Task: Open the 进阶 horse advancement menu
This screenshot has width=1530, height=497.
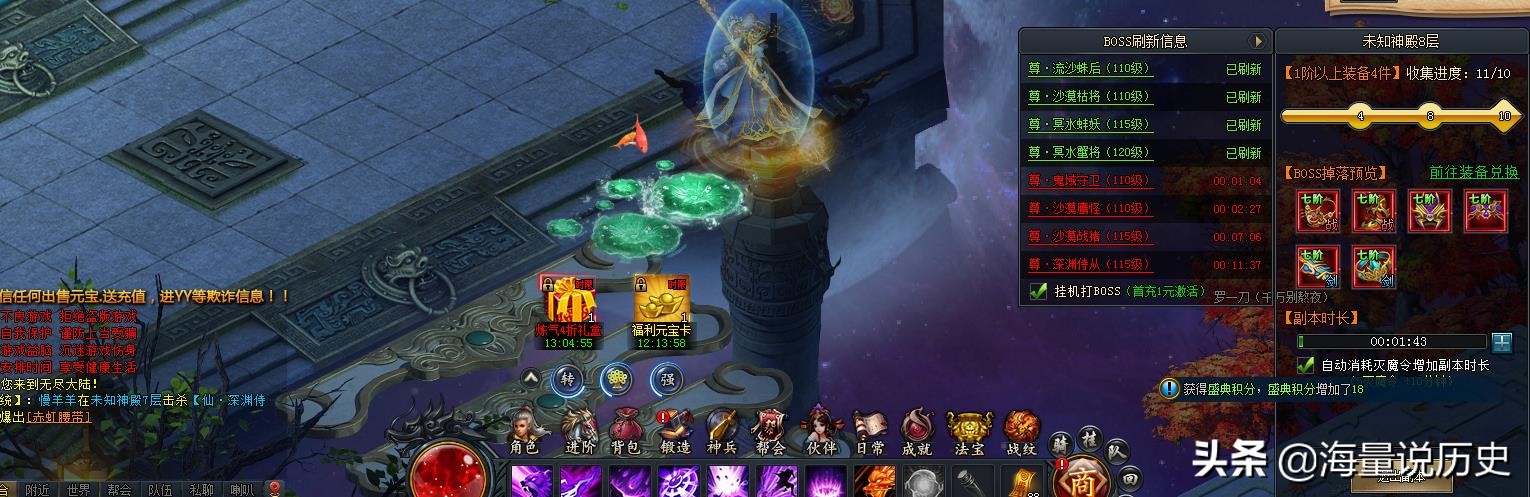Action: point(578,432)
